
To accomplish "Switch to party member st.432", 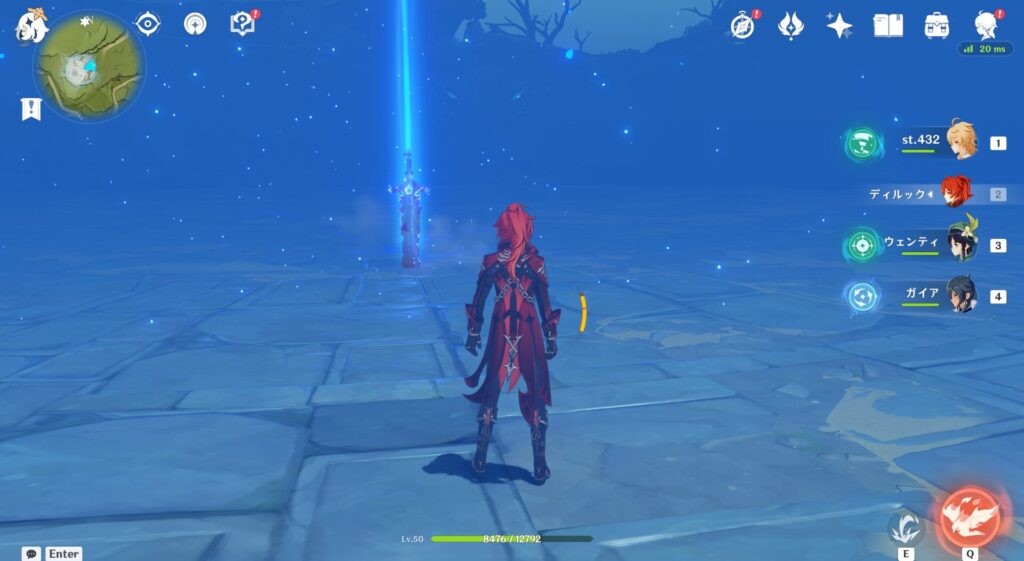I will click(960, 142).
